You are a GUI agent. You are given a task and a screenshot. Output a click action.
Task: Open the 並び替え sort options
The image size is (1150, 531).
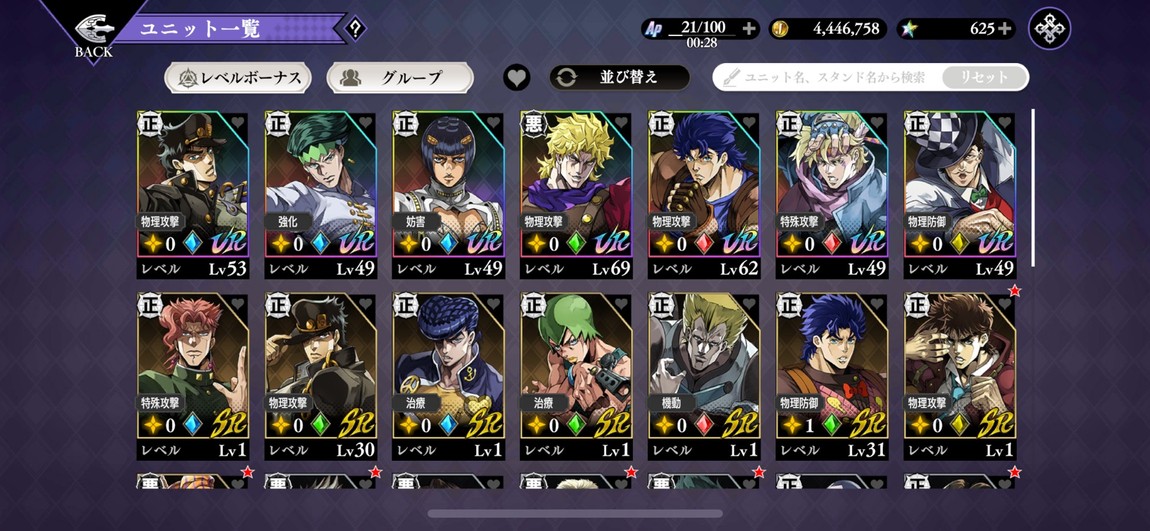pyautogui.click(x=619, y=77)
